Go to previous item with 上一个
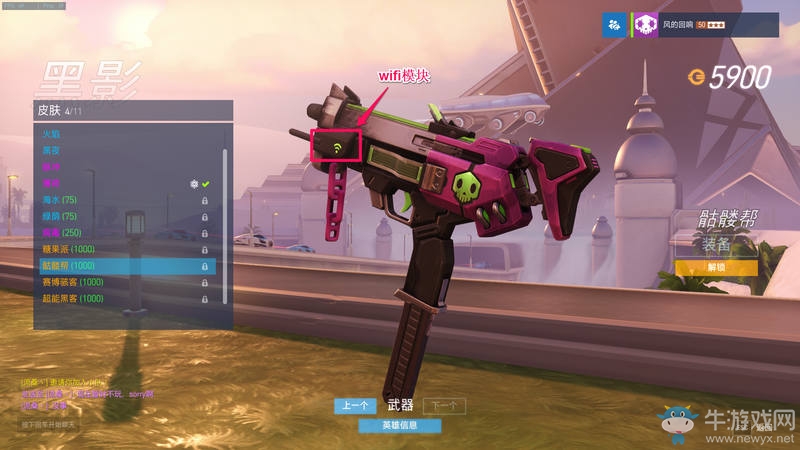This screenshot has width=800, height=450. click(355, 405)
